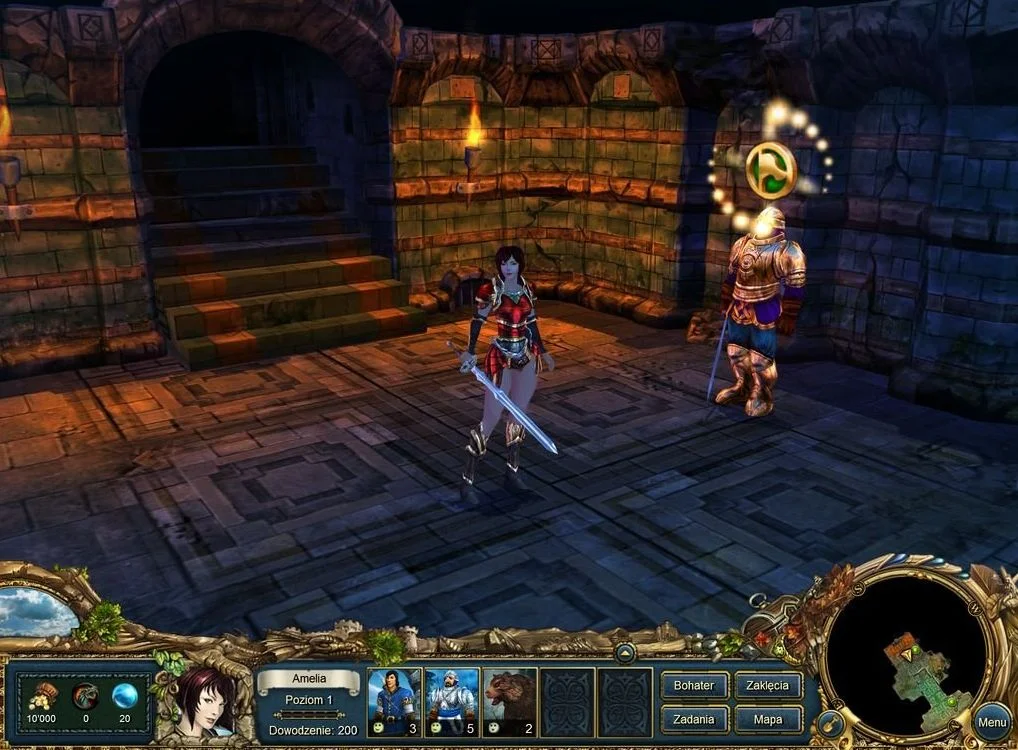Open the Mapa world map

pyautogui.click(x=768, y=719)
